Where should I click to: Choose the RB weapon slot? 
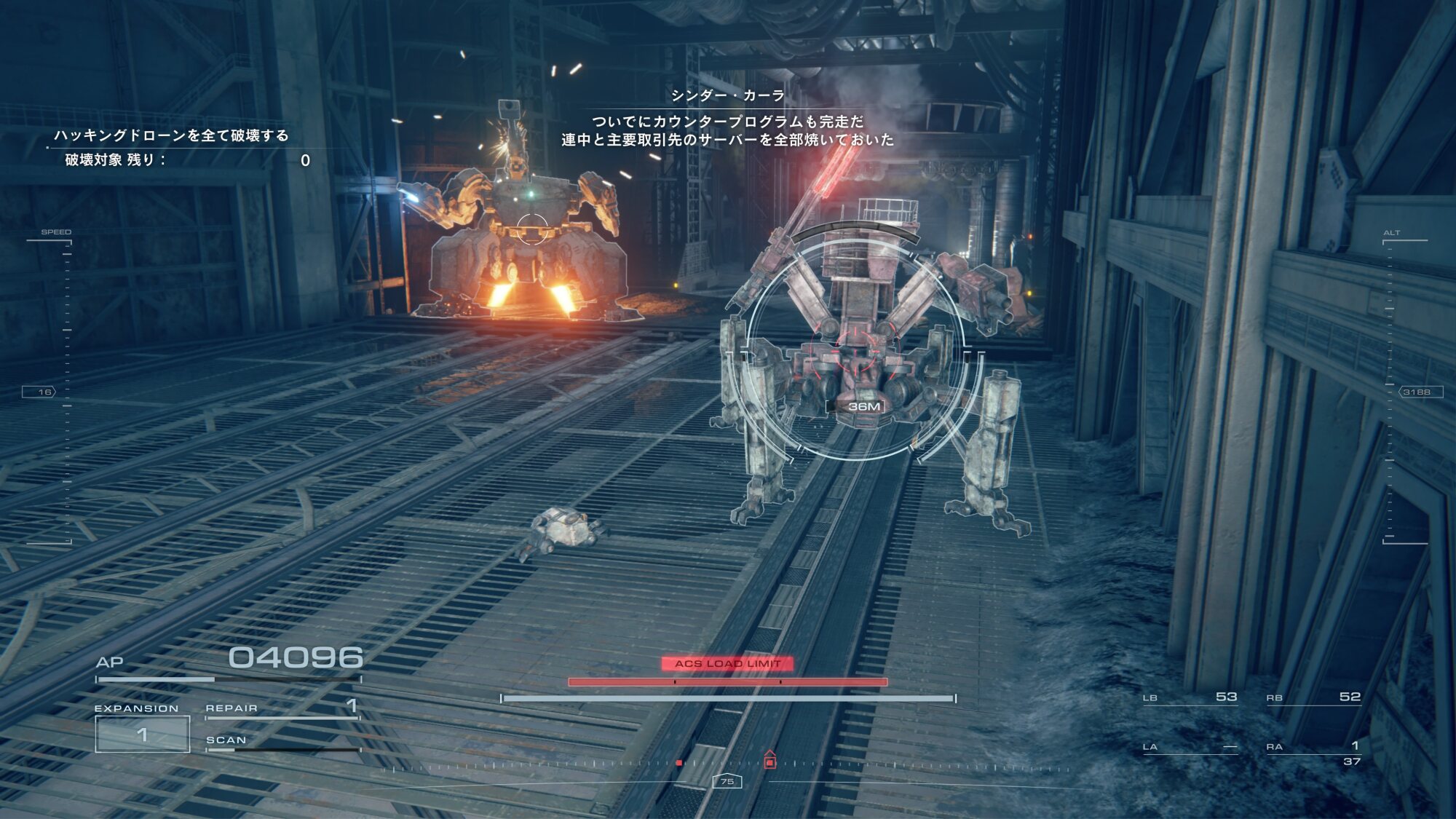click(1313, 697)
